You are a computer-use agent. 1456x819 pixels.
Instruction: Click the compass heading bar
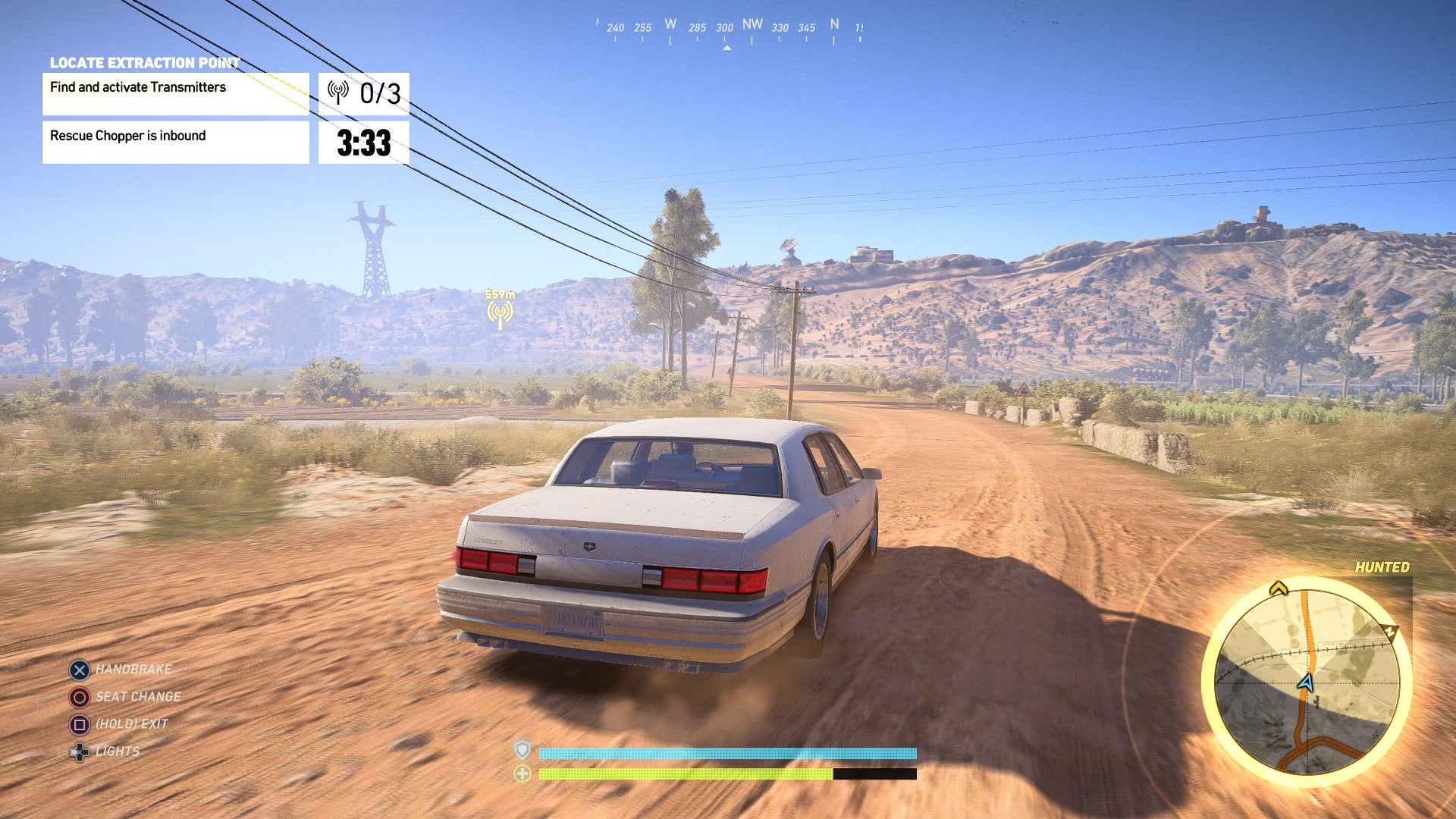pos(728,30)
